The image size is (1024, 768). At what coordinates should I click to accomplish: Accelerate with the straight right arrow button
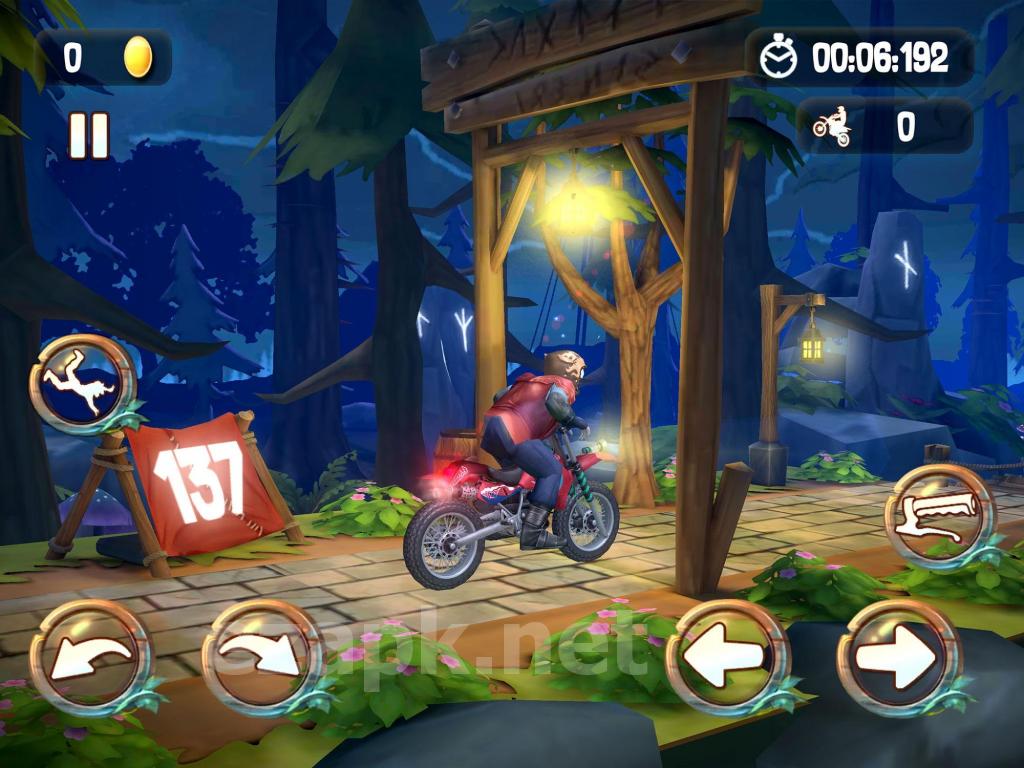coord(898,658)
